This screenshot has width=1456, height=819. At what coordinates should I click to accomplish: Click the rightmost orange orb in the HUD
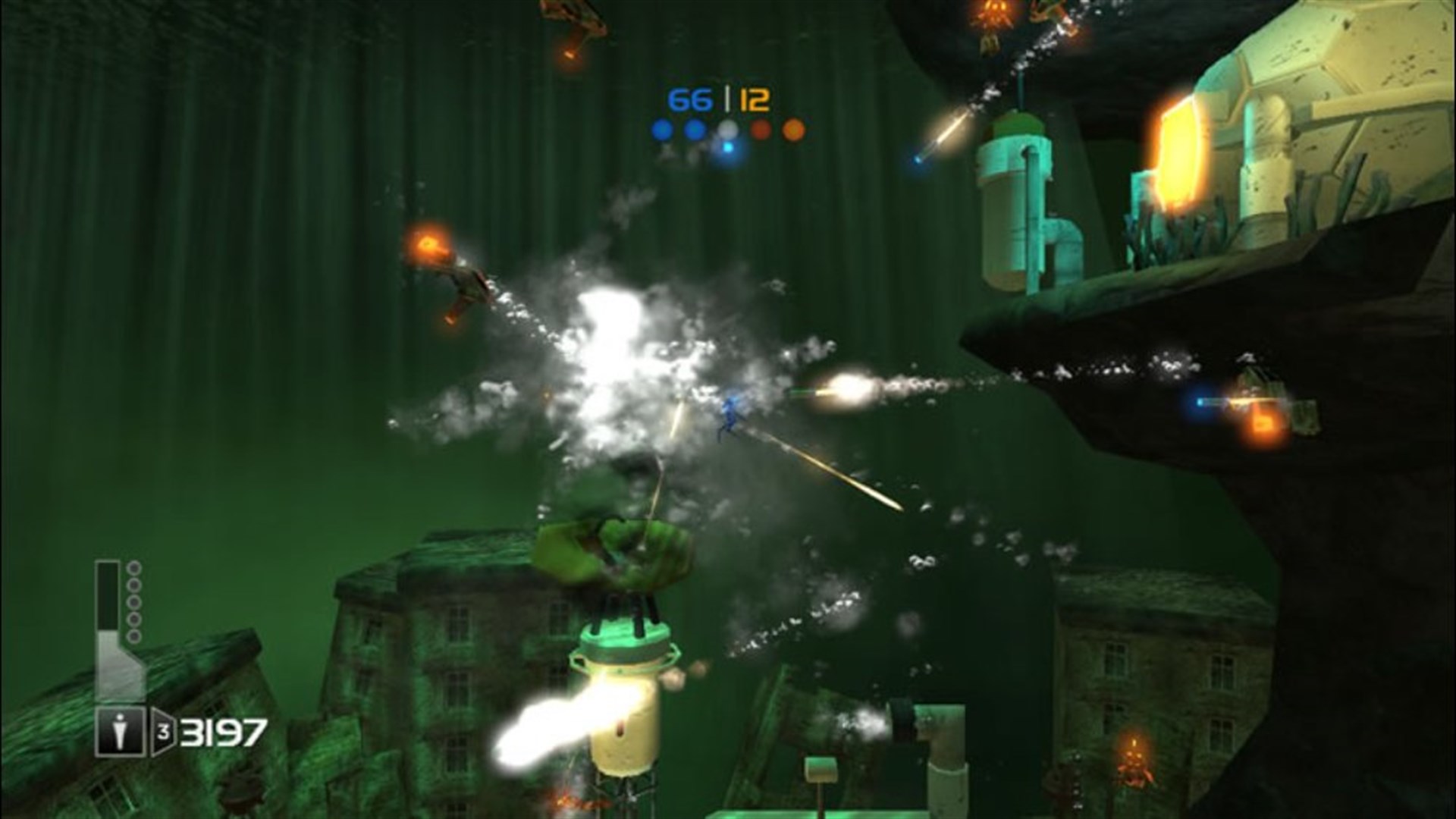794,129
